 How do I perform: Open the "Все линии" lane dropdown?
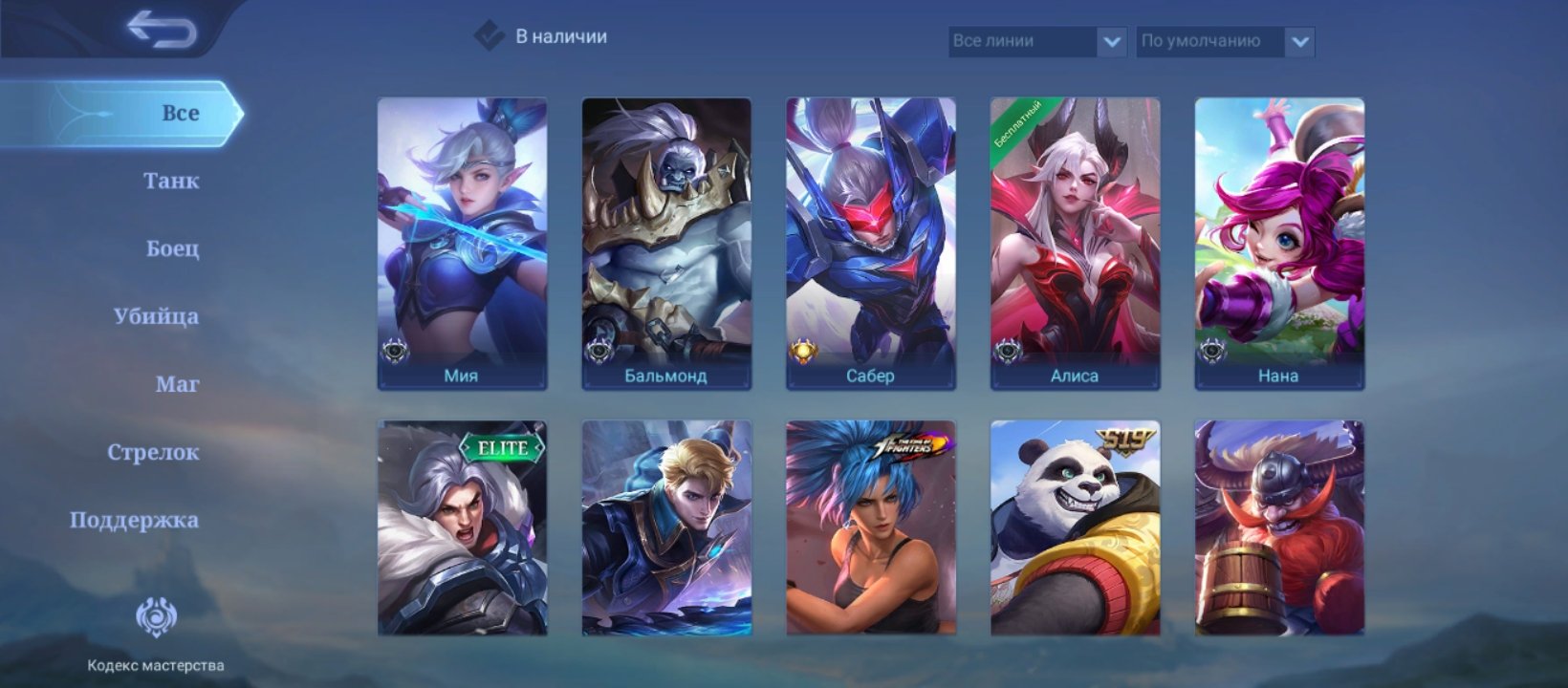(1036, 41)
